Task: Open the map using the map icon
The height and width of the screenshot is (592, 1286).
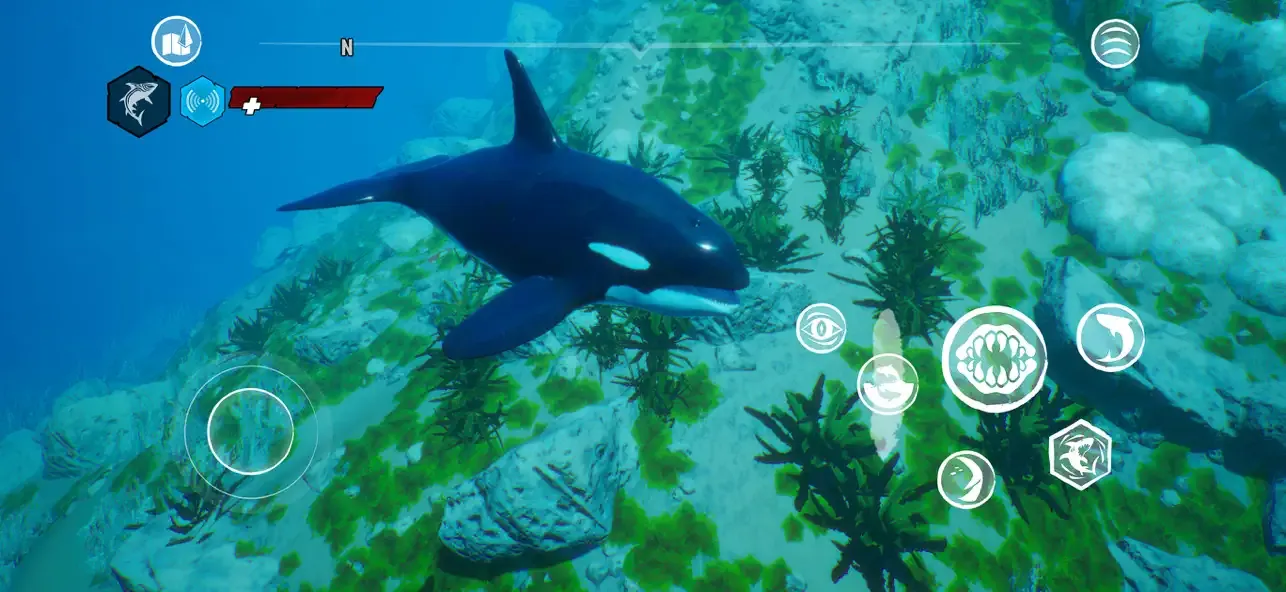Action: (176, 42)
